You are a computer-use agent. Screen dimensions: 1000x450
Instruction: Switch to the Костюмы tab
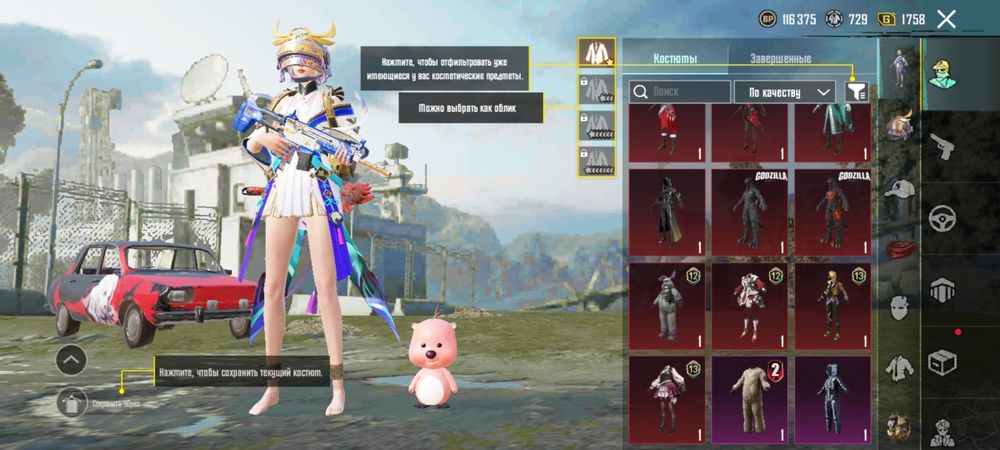point(675,59)
